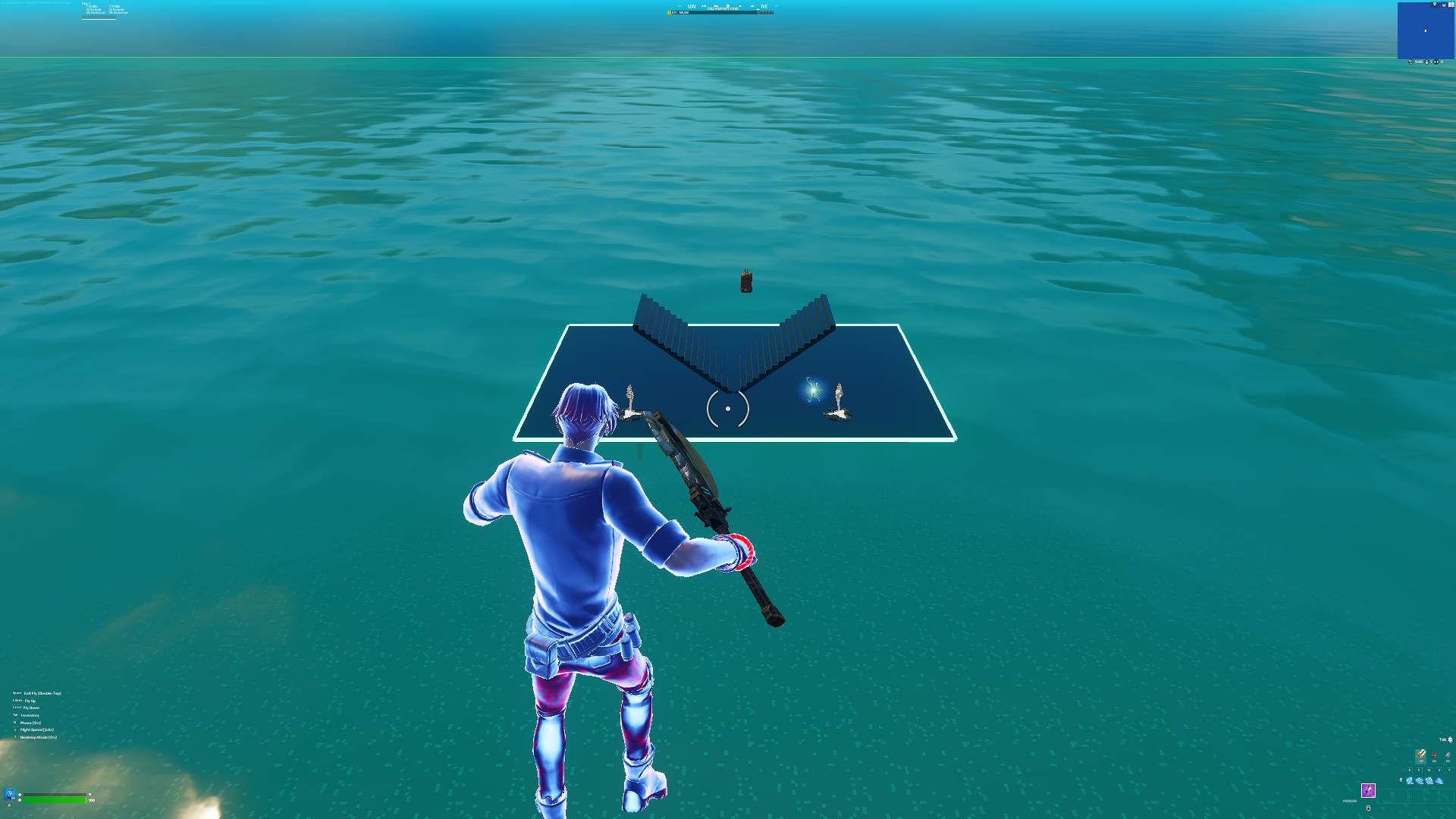Click the location pin icon above the minimap
Viewport: 1456px width, 819px height.
tap(1435, 5)
